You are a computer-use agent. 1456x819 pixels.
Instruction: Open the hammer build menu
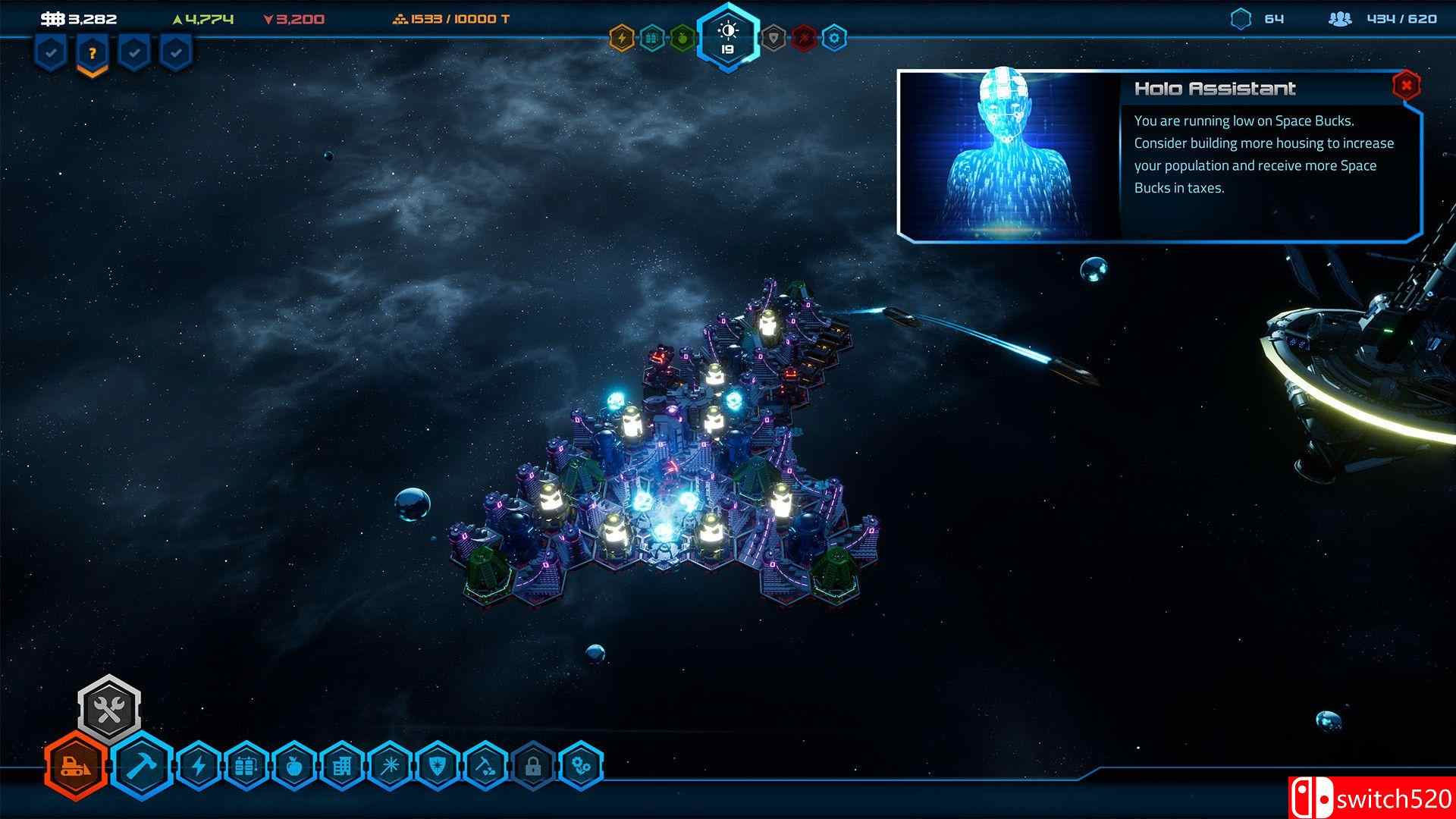(x=144, y=766)
